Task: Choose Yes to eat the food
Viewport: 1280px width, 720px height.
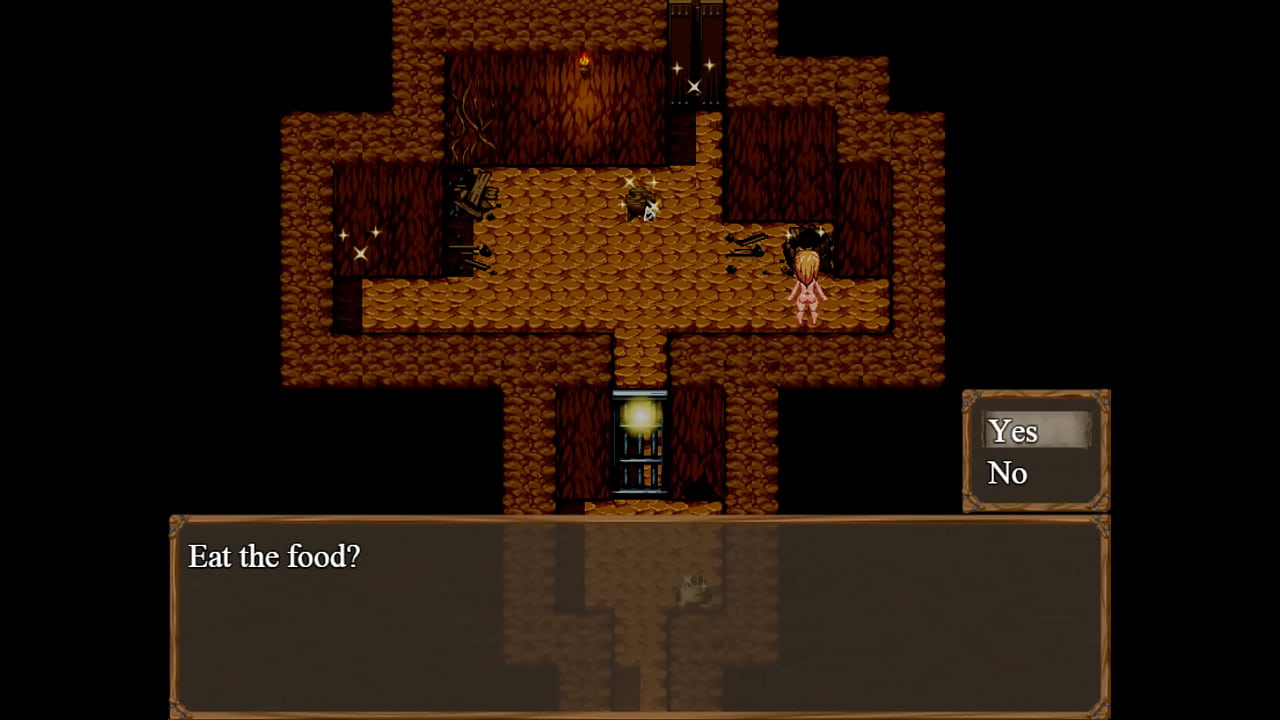Action: pos(1012,432)
